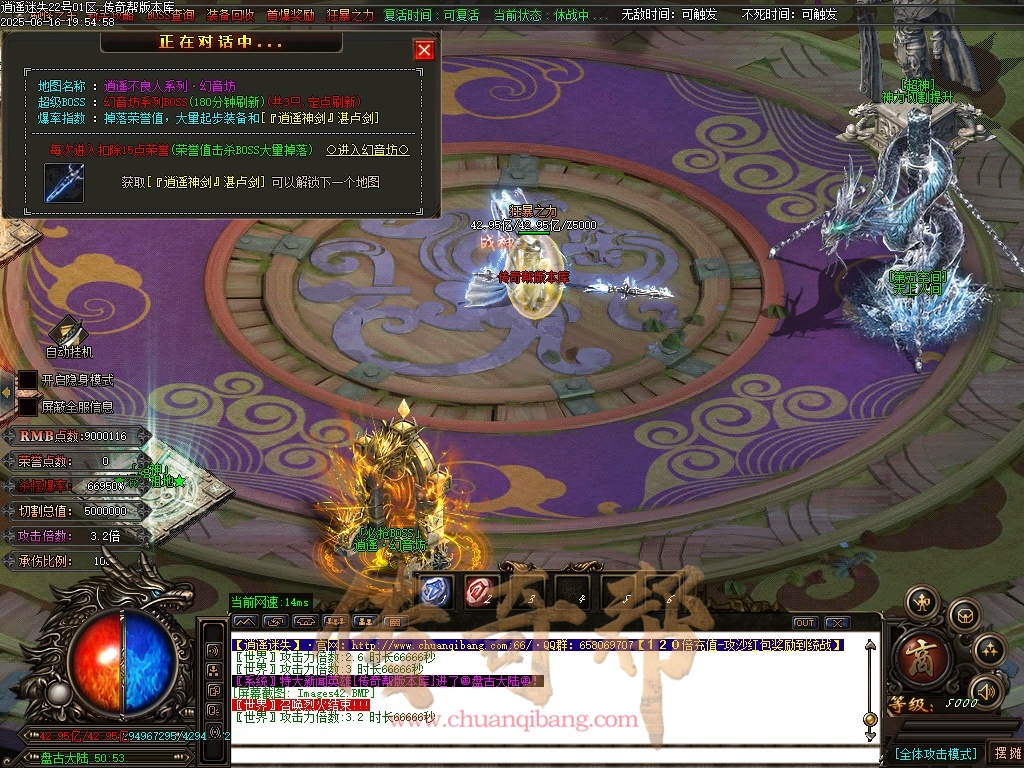1024x768 pixels.
Task: Close the chat panel with its X button
Action: click(x=837, y=623)
